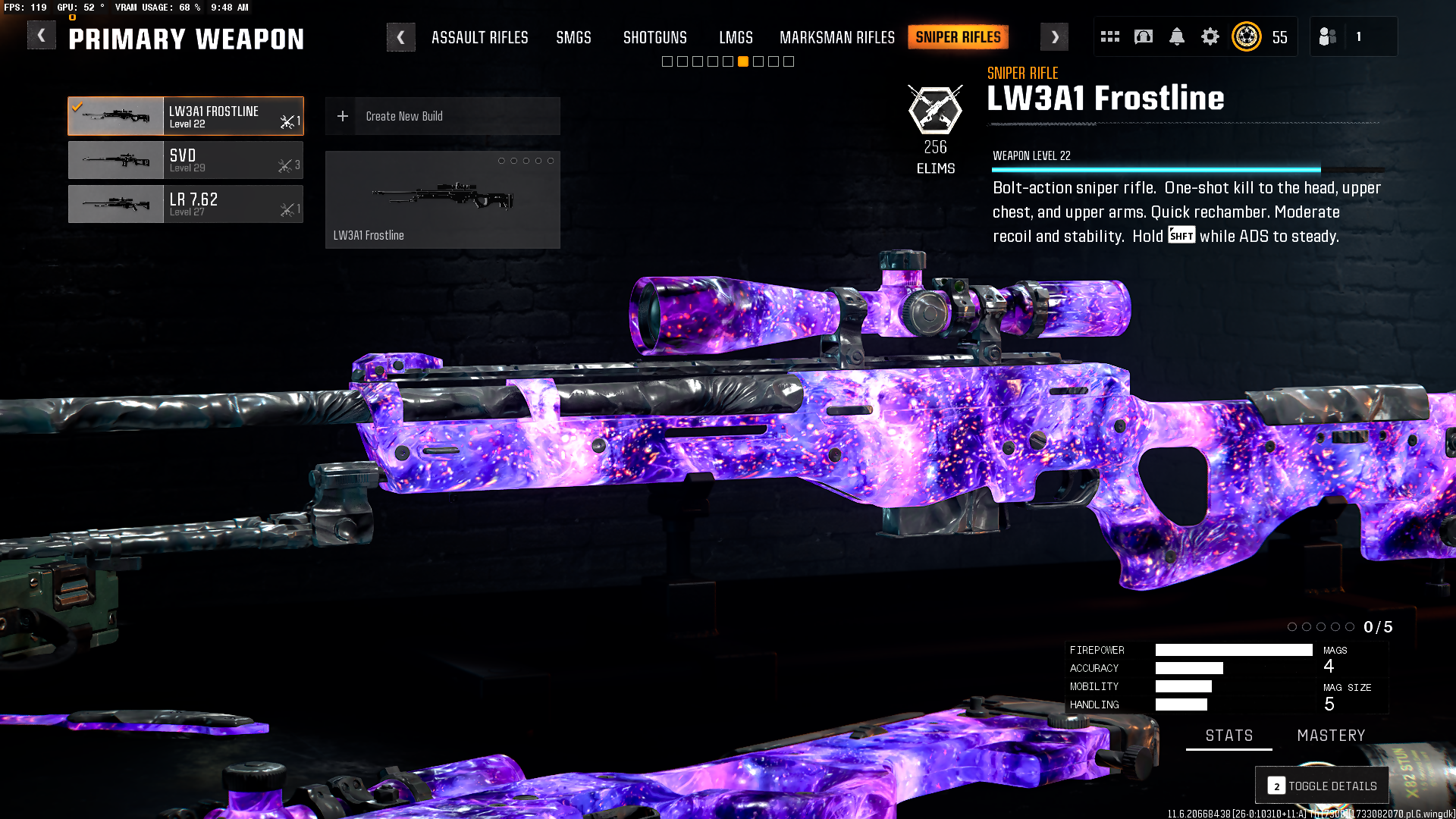Show the Shotguns category
The image size is (1456, 819).
tap(654, 37)
